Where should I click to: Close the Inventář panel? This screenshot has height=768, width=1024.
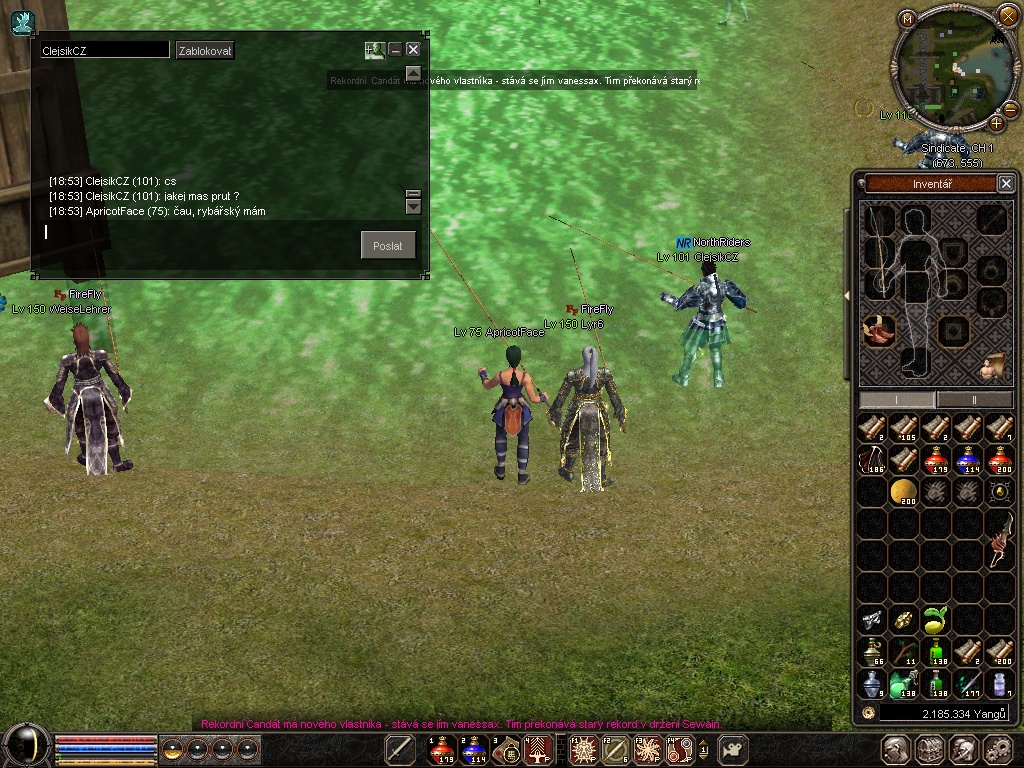[1006, 183]
